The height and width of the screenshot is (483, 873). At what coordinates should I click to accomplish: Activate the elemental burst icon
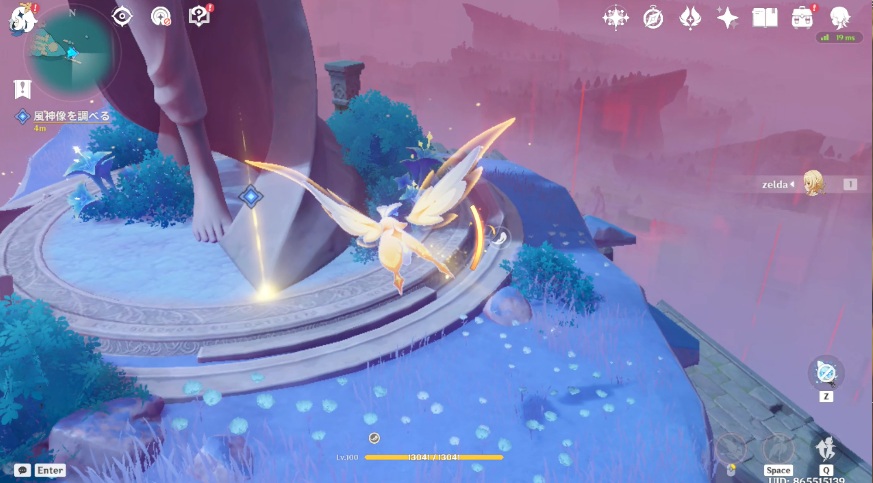pyautogui.click(x=826, y=450)
